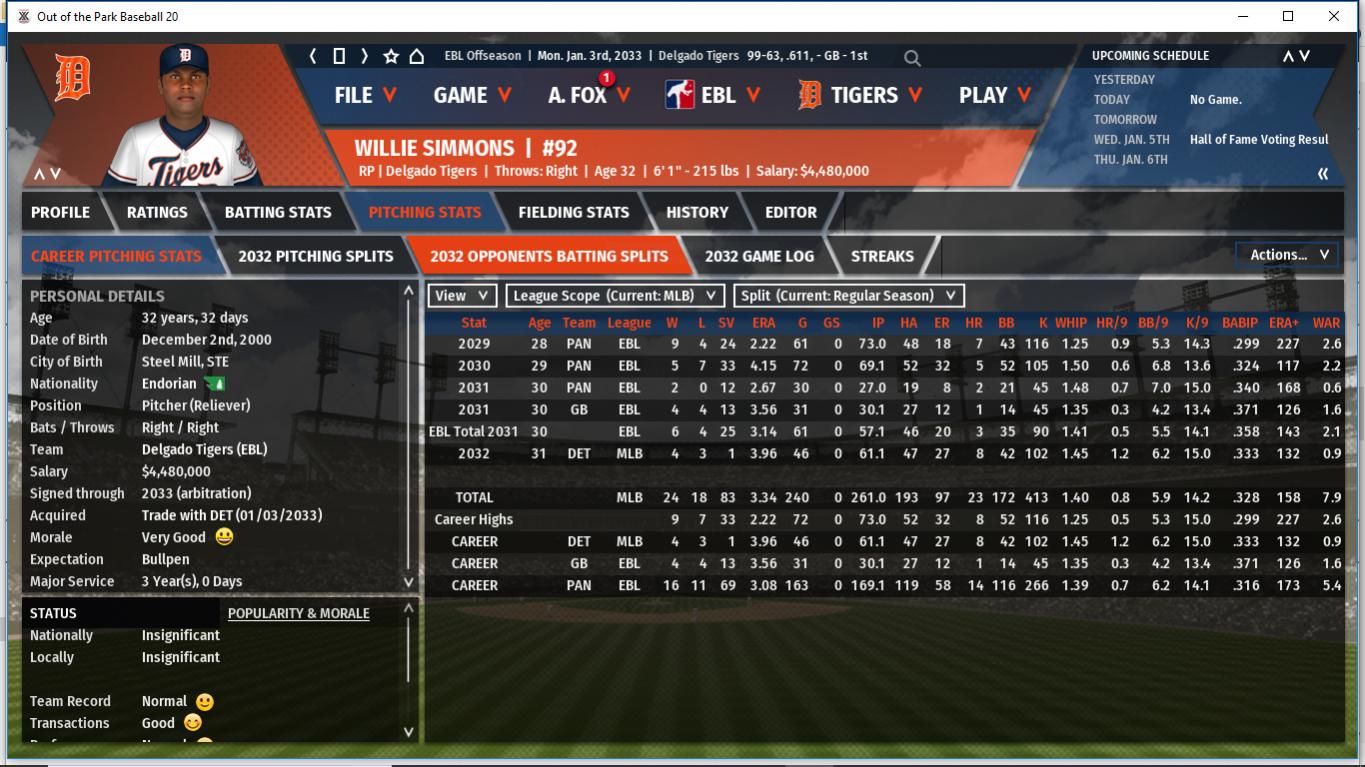Click the search magnifying glass icon
Screen dimensions: 1365x767
pyautogui.click(x=912, y=58)
